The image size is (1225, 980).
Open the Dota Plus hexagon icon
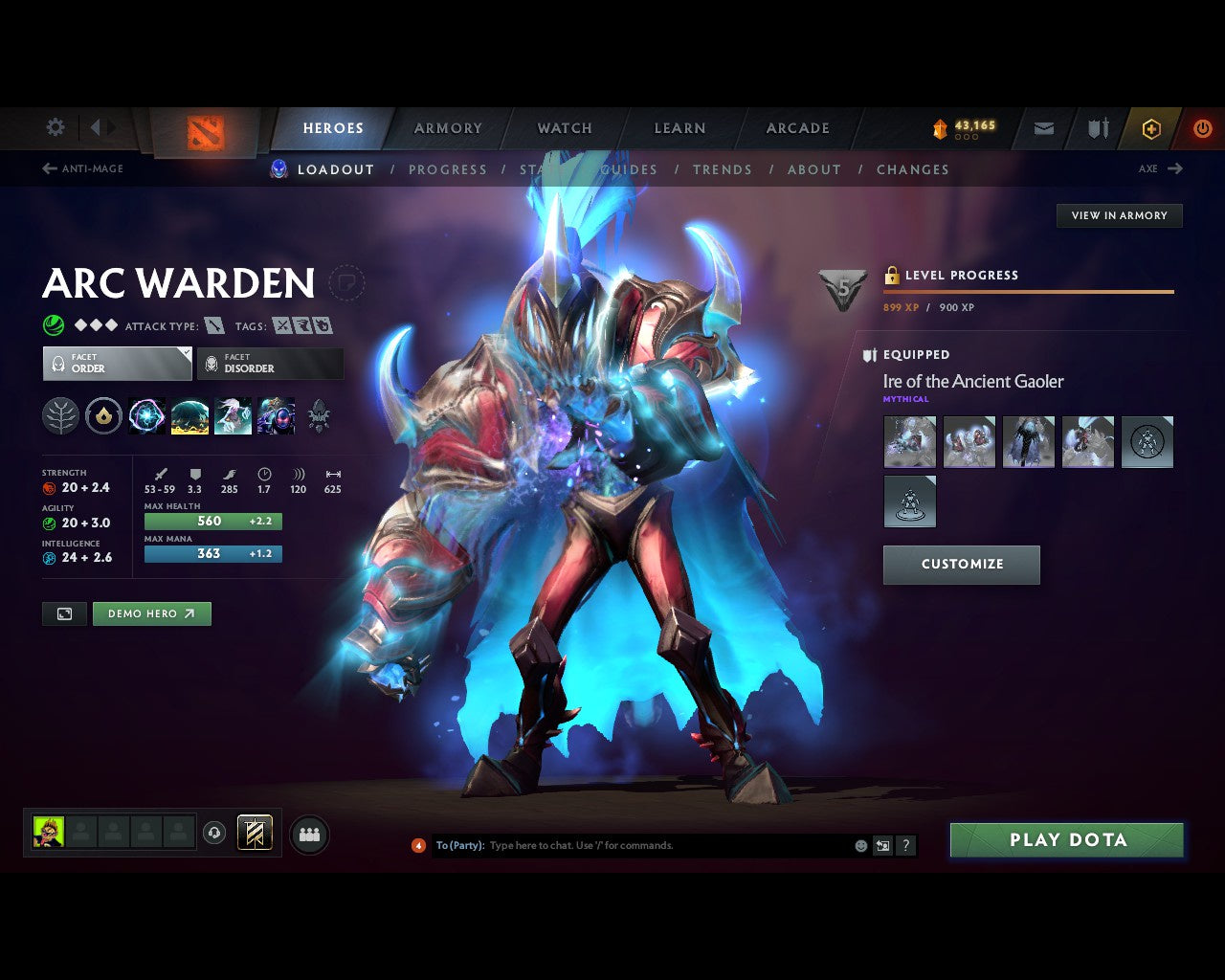point(1151,127)
